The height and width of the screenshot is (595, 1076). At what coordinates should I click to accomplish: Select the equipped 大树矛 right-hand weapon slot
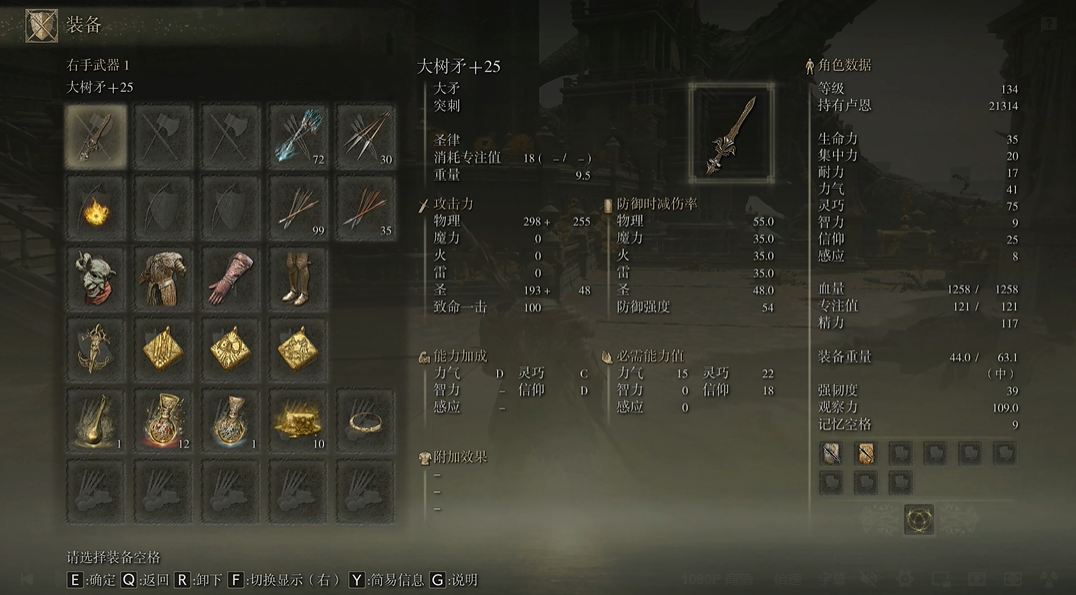pyautogui.click(x=96, y=136)
